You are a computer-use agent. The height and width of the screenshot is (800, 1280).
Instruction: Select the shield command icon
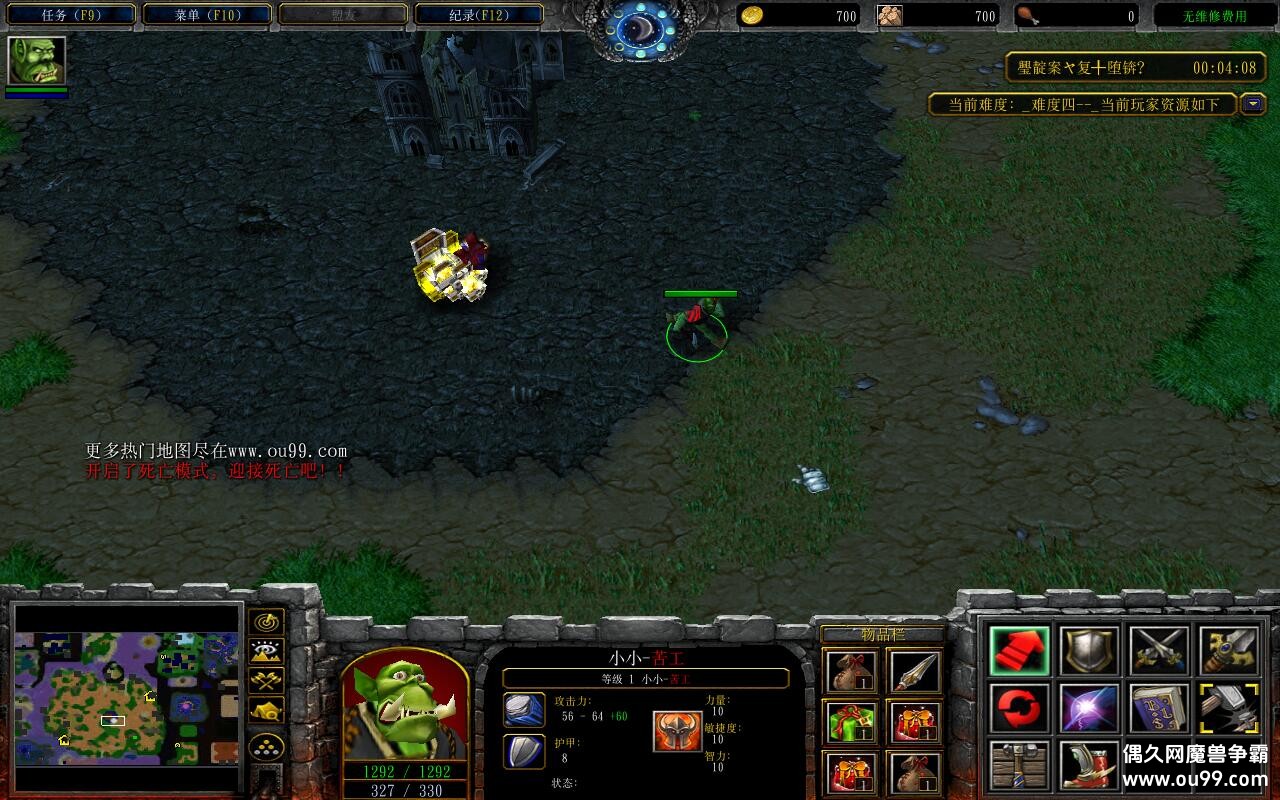[1089, 651]
